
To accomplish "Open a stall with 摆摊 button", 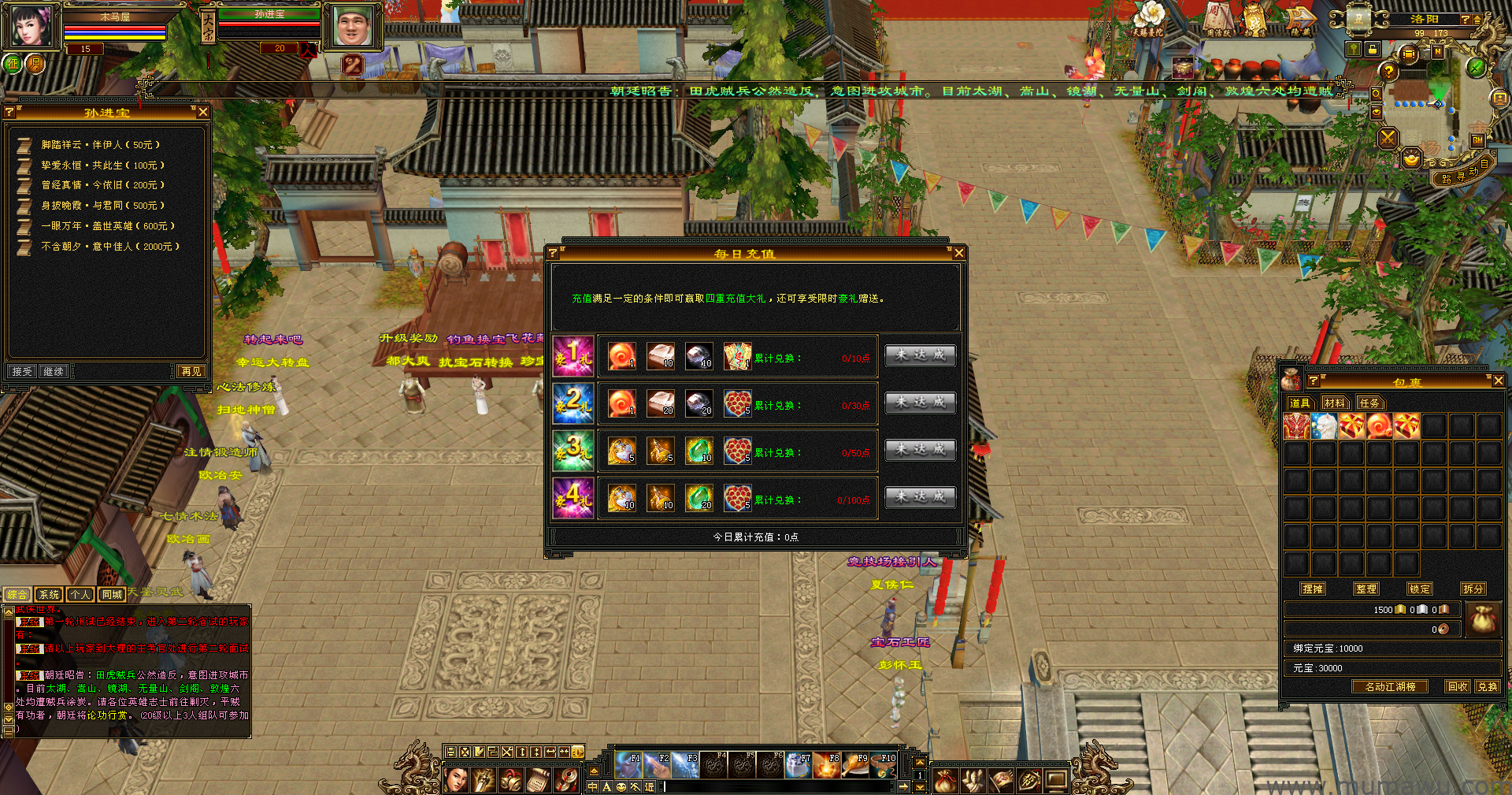I will pos(1313,589).
